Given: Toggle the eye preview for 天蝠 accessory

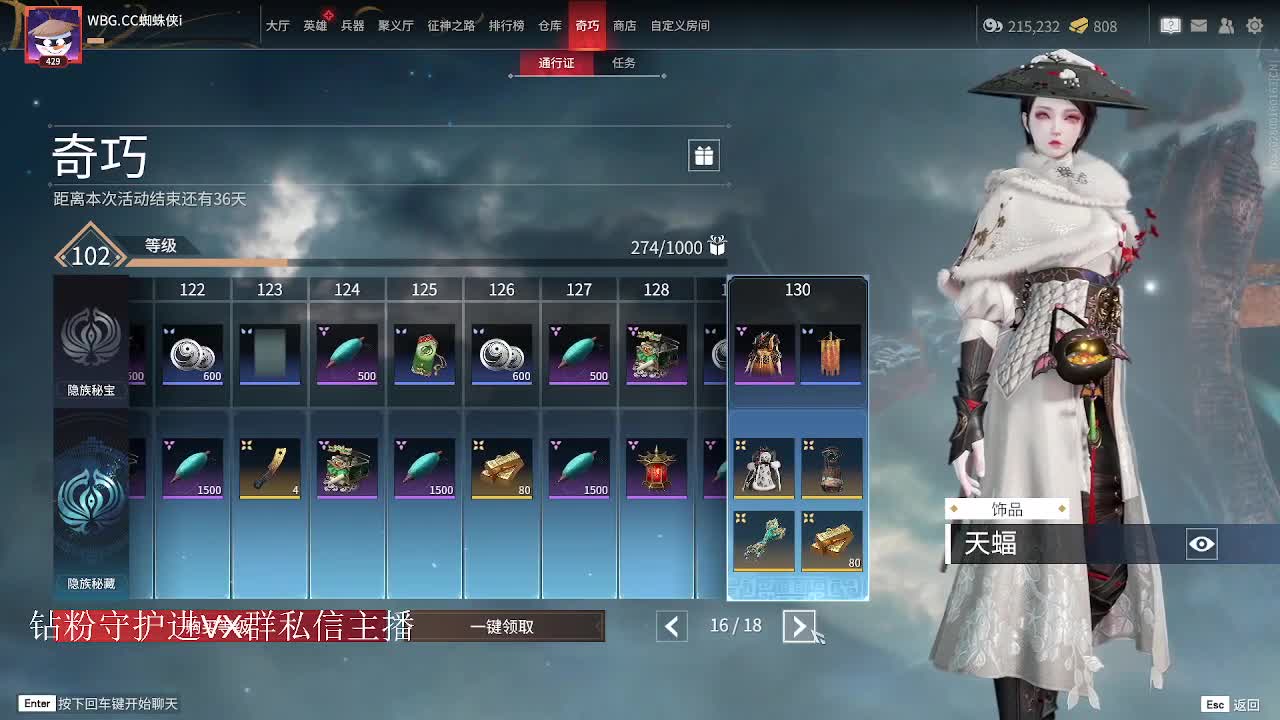Looking at the screenshot, I should pyautogui.click(x=1201, y=545).
